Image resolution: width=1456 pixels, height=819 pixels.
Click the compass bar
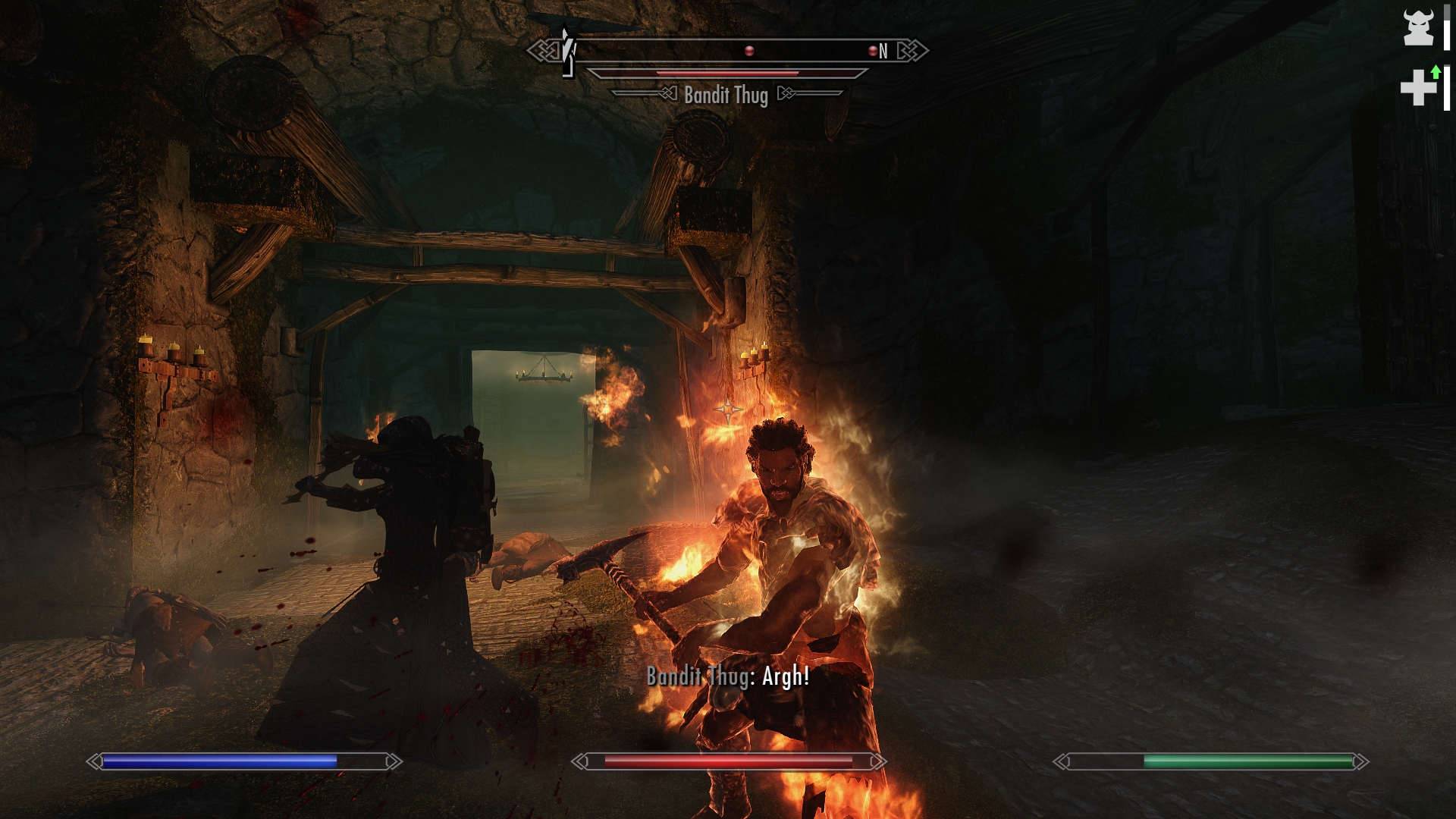726,51
